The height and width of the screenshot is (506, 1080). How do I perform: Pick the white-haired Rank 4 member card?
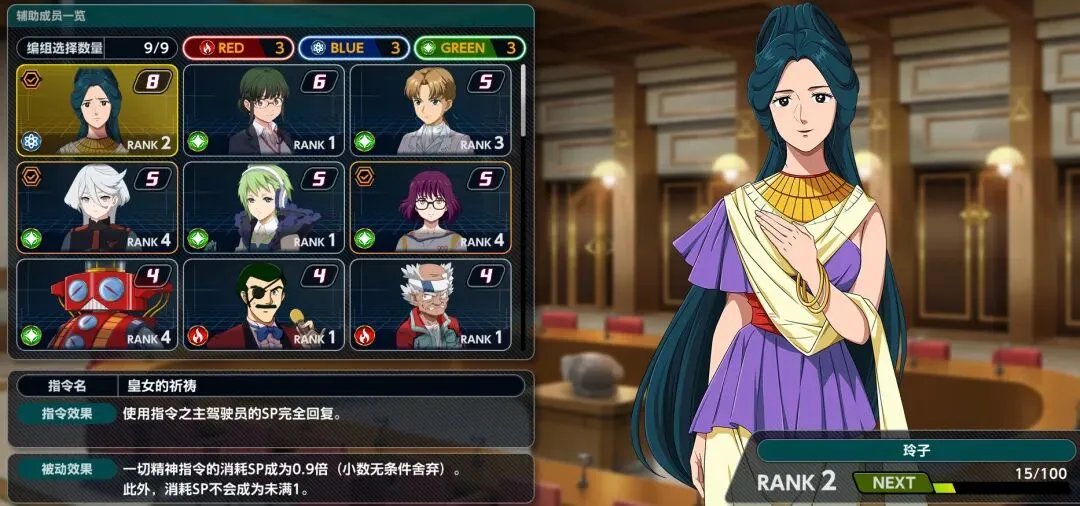(97, 207)
